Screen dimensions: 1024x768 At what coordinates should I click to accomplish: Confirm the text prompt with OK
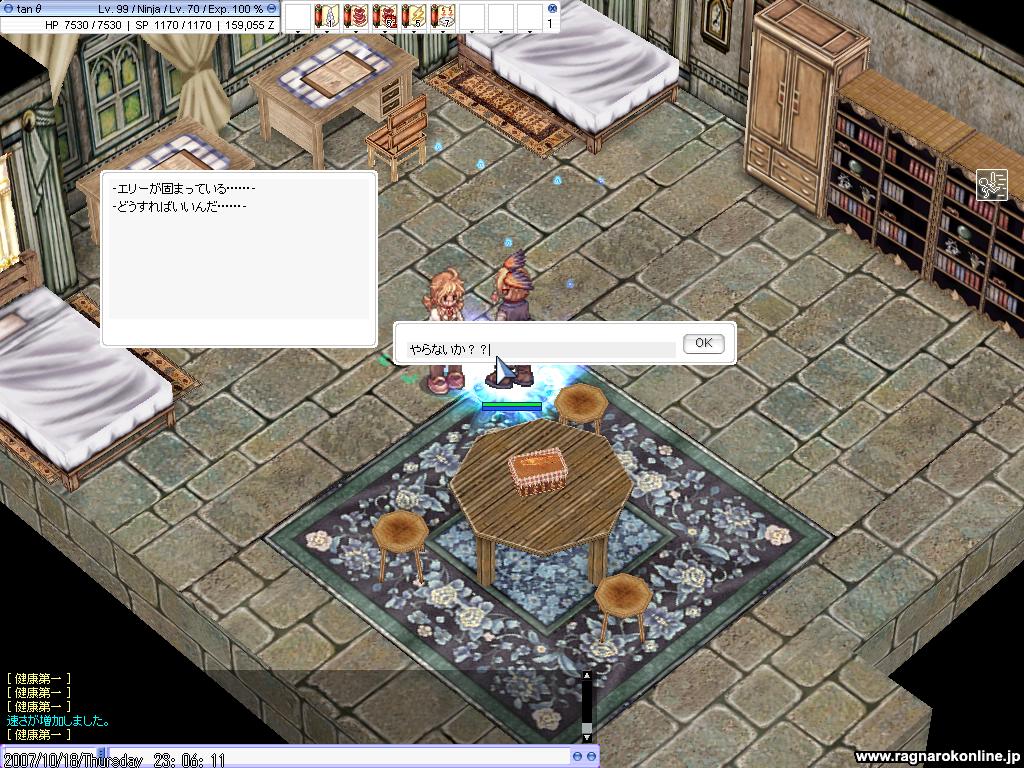pos(703,343)
